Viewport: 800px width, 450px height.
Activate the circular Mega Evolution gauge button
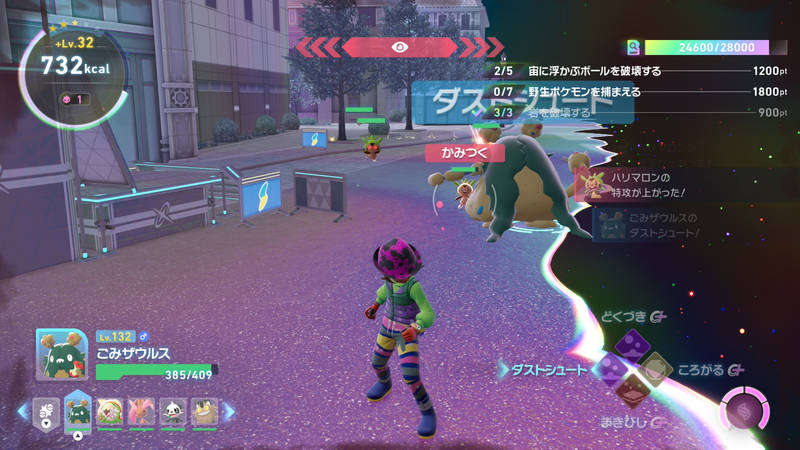coord(744,410)
